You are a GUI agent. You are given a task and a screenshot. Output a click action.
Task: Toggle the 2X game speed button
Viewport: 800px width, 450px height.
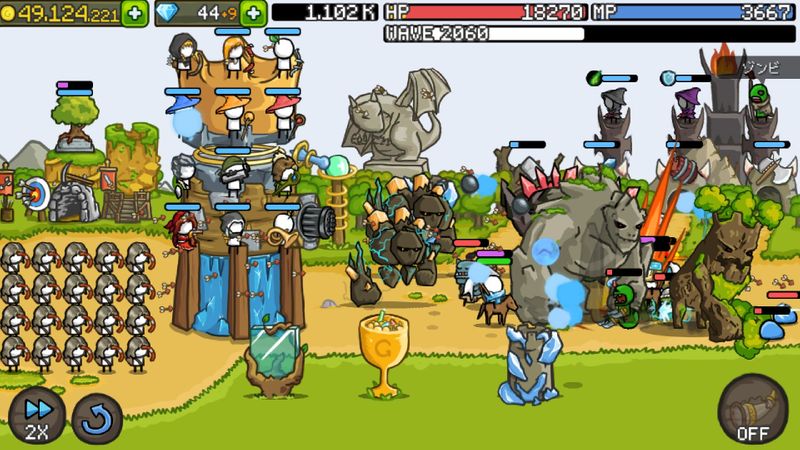click(37, 416)
